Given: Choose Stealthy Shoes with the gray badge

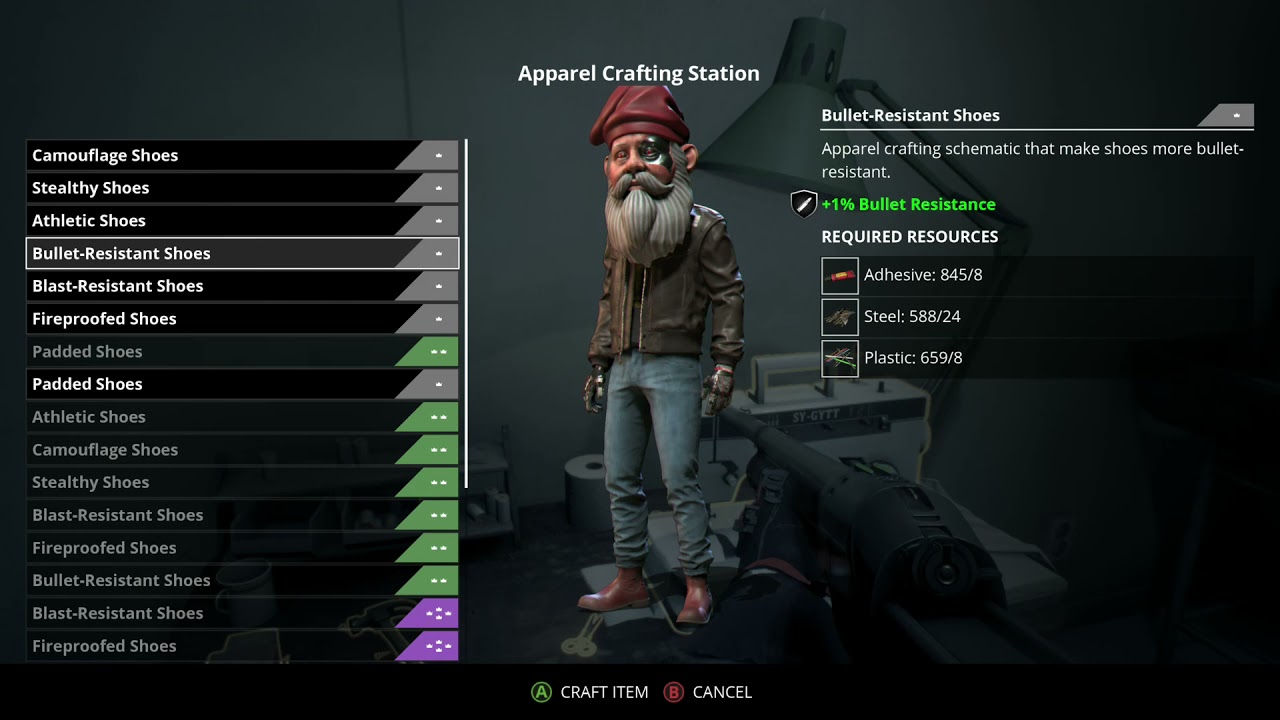Looking at the screenshot, I should tap(240, 188).
